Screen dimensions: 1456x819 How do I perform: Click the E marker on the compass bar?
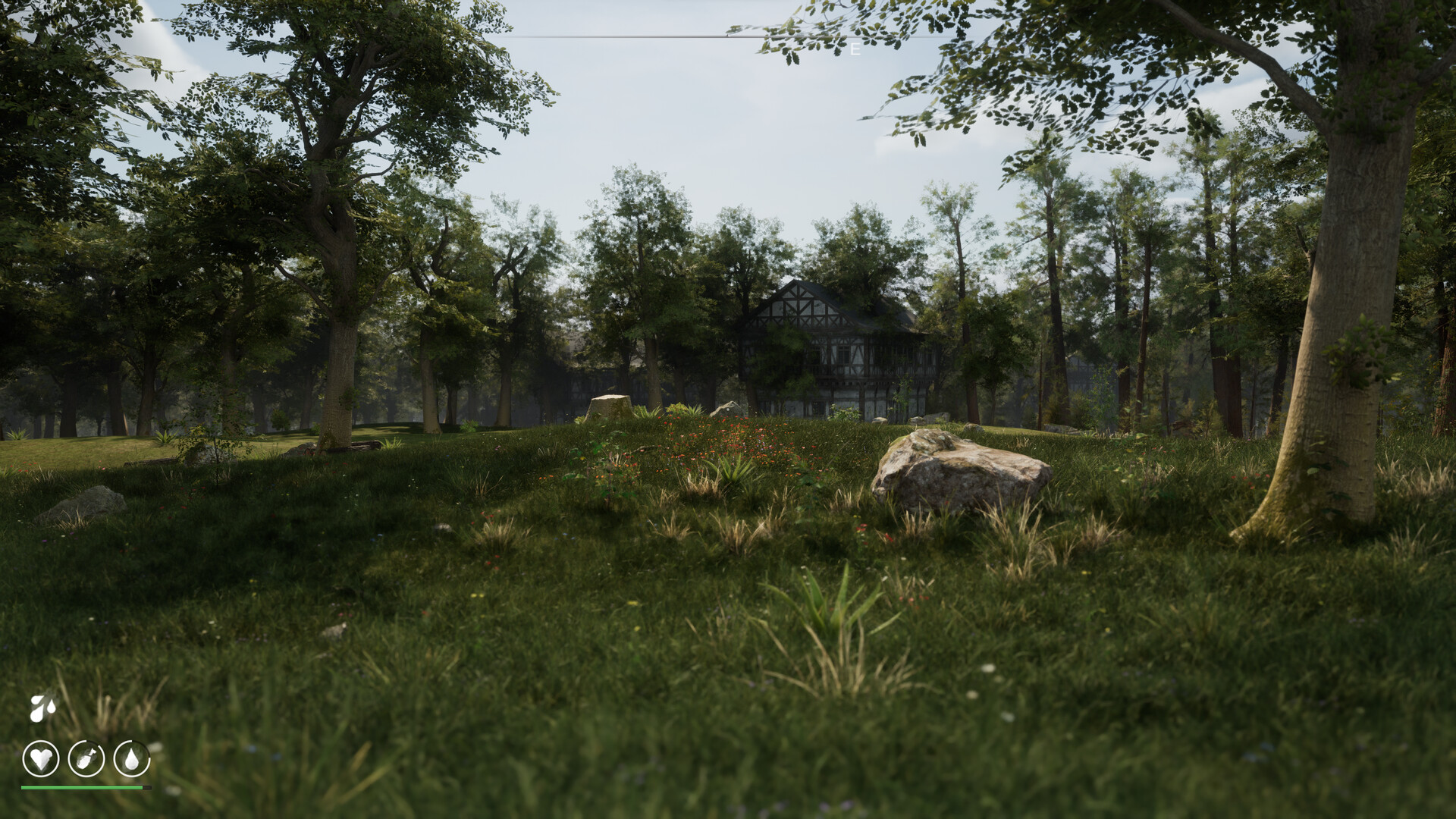pyautogui.click(x=854, y=49)
